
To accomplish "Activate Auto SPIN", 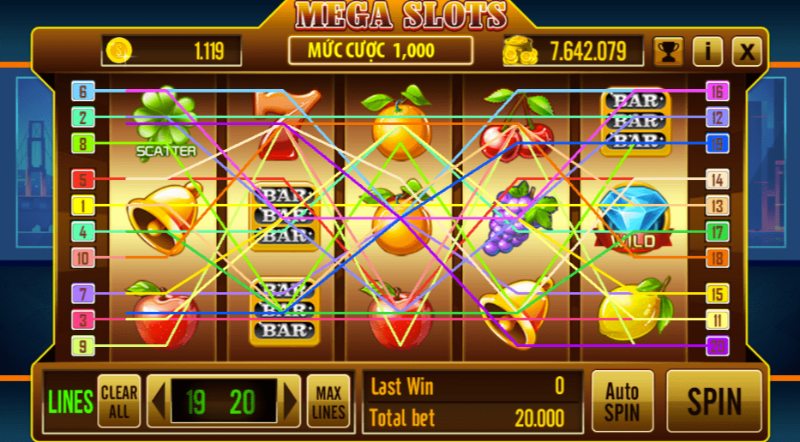I will coord(622,400).
